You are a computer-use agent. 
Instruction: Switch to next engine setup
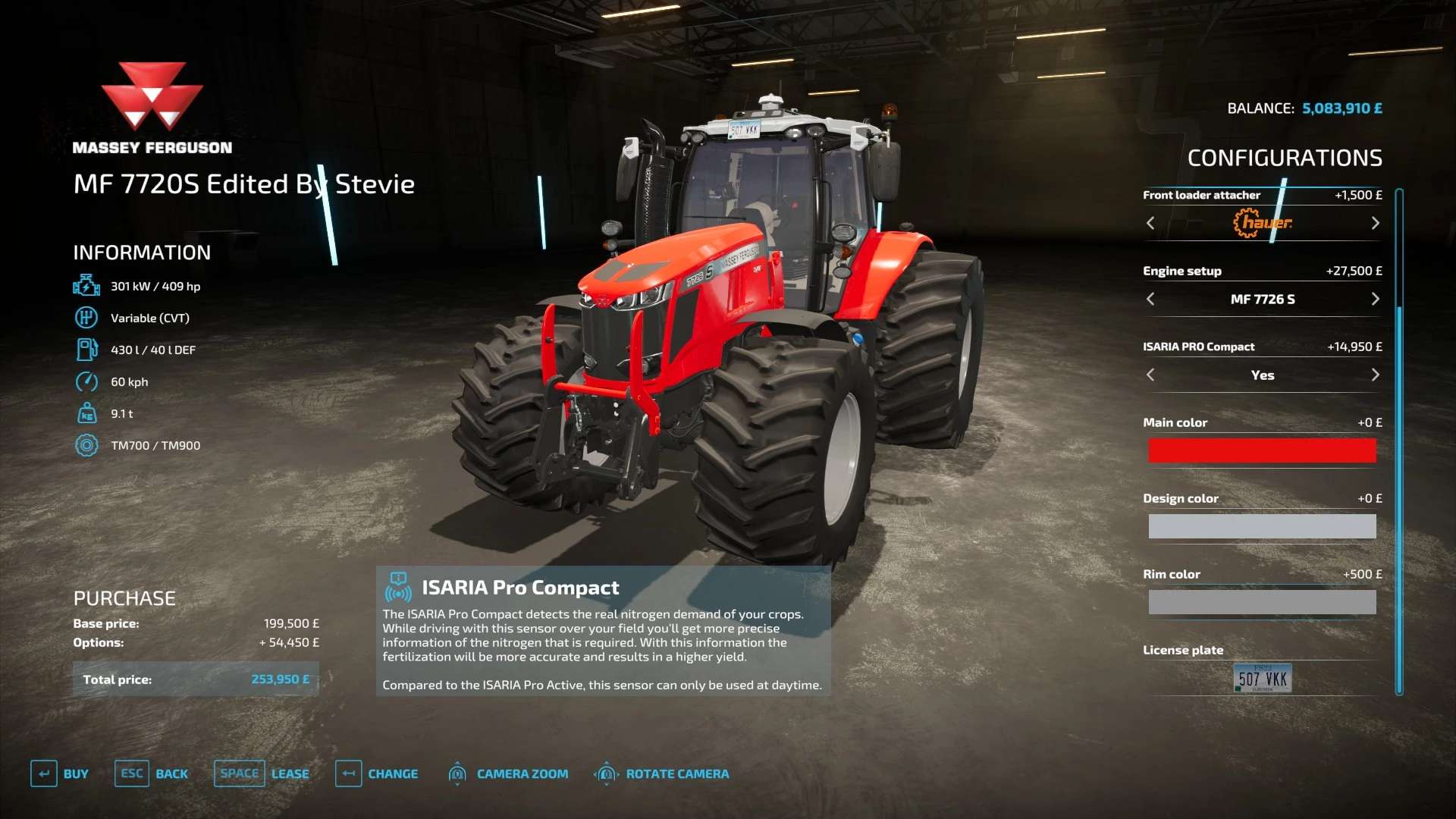[1375, 299]
